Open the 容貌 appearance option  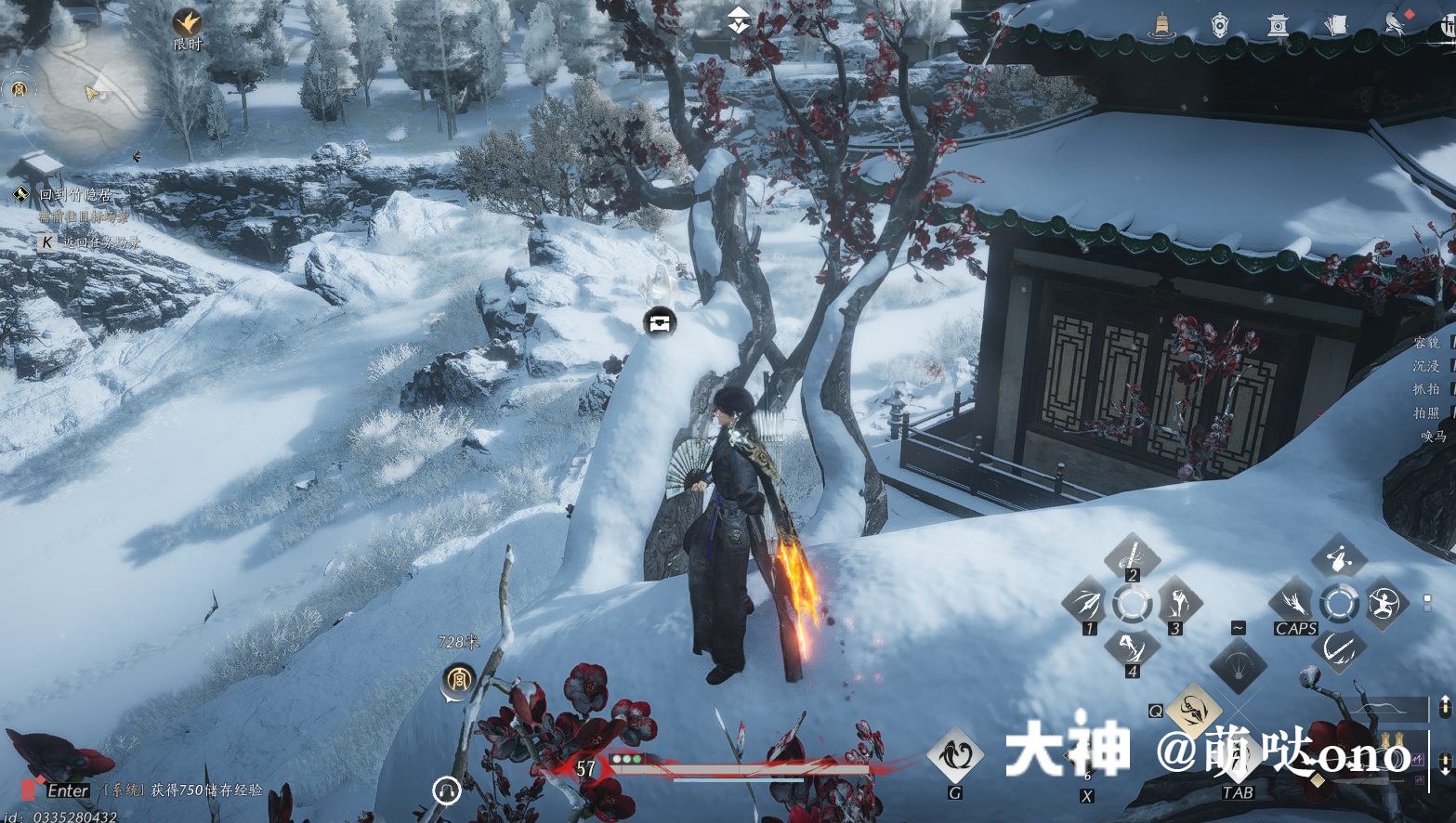(1427, 342)
